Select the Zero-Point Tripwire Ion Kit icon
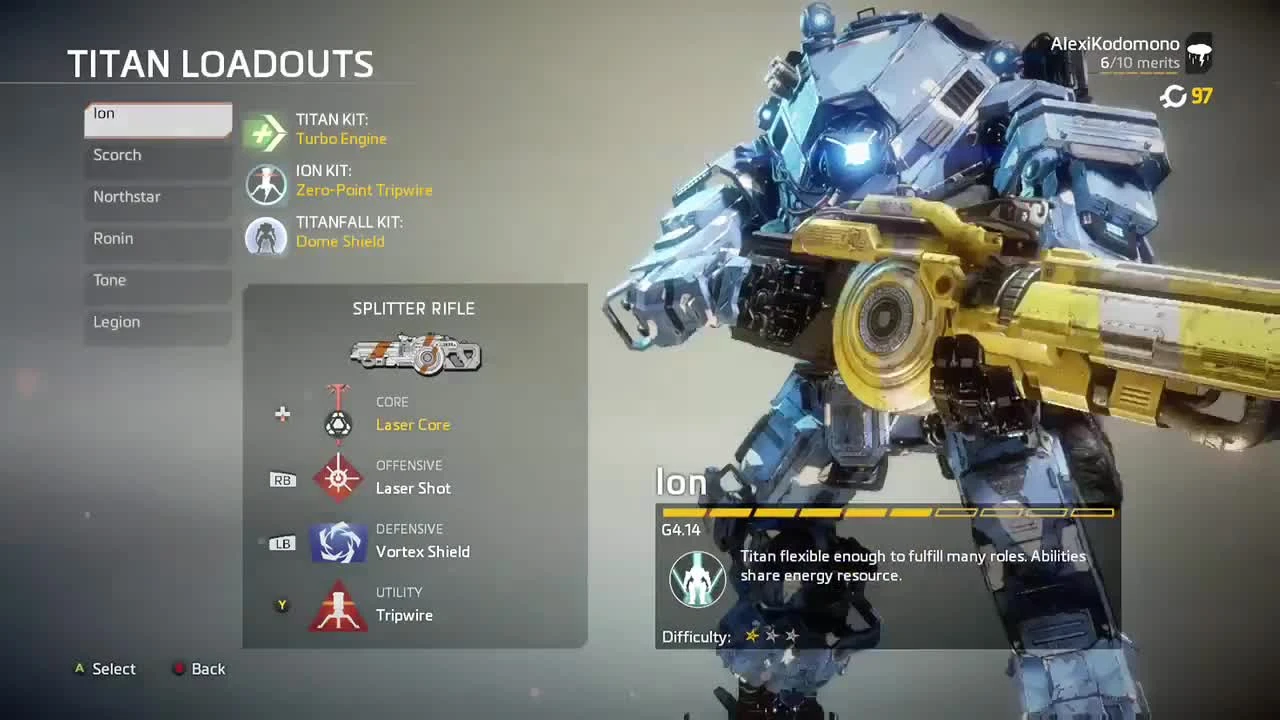The height and width of the screenshot is (720, 1280). [265, 184]
